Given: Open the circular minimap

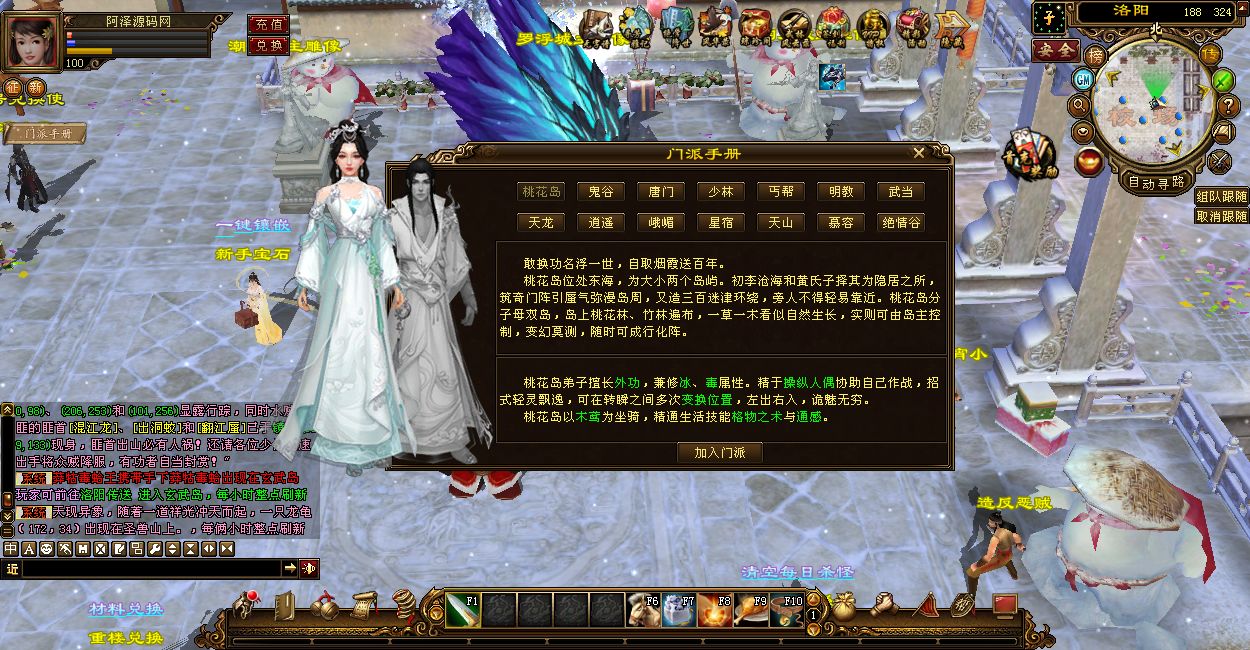Looking at the screenshot, I should coord(1152,107).
